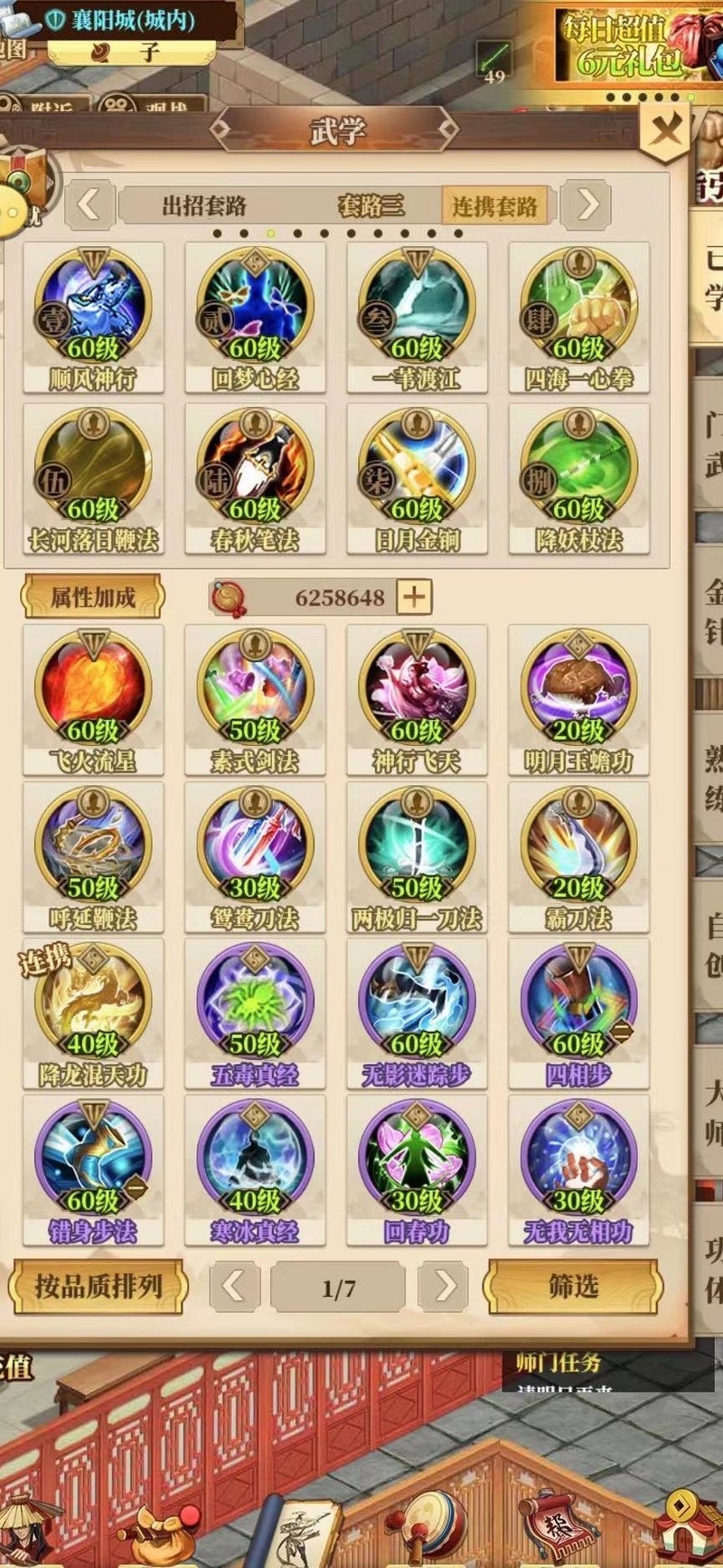The height and width of the screenshot is (1568, 723).
Task: Click the right arrow beside 连携套路
Action: 587,204
